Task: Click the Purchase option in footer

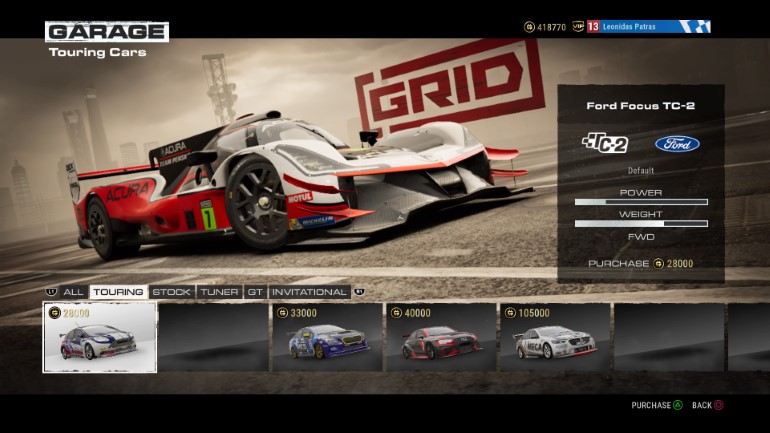Action: click(x=657, y=405)
